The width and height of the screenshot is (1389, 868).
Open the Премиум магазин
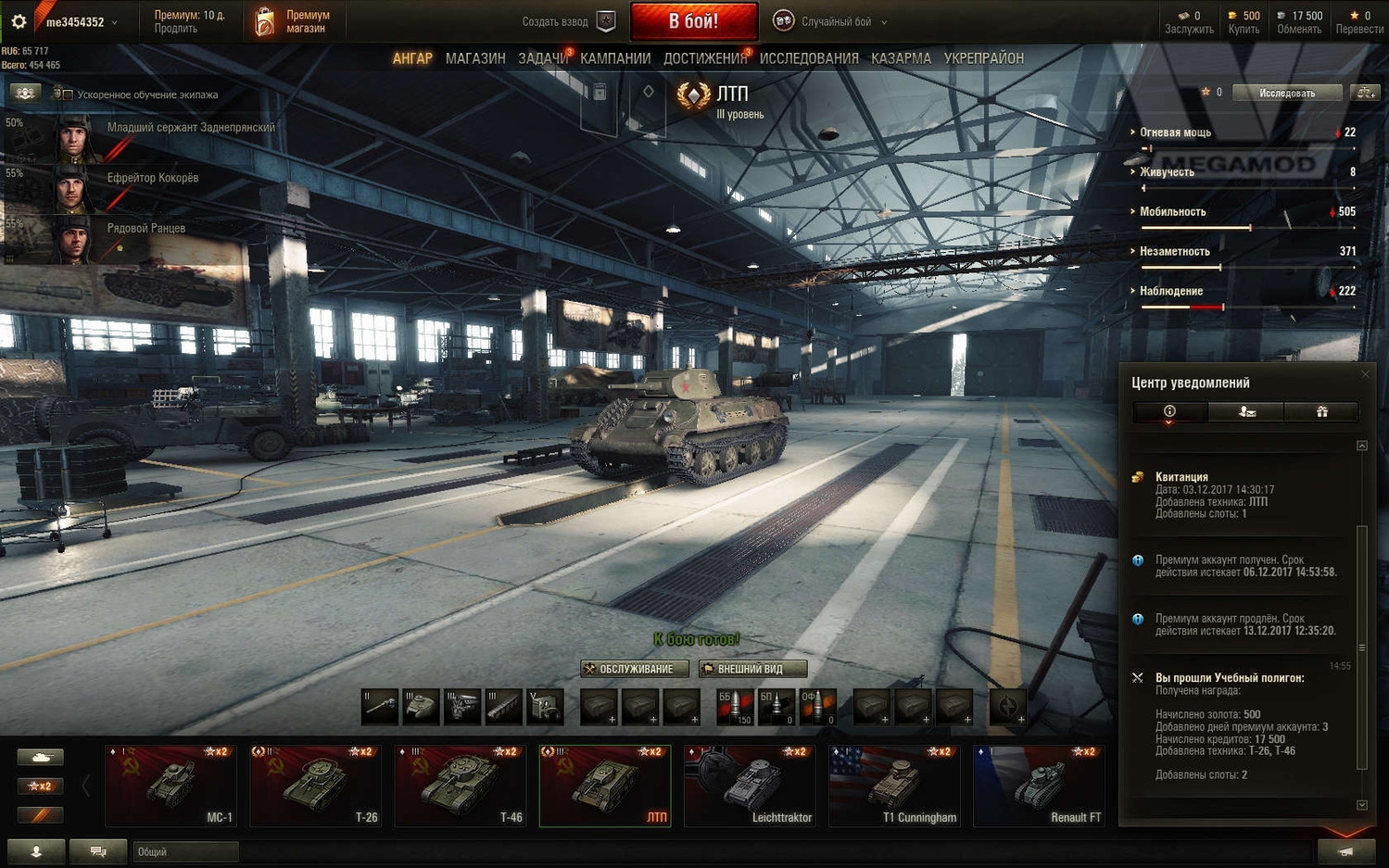click(x=295, y=21)
